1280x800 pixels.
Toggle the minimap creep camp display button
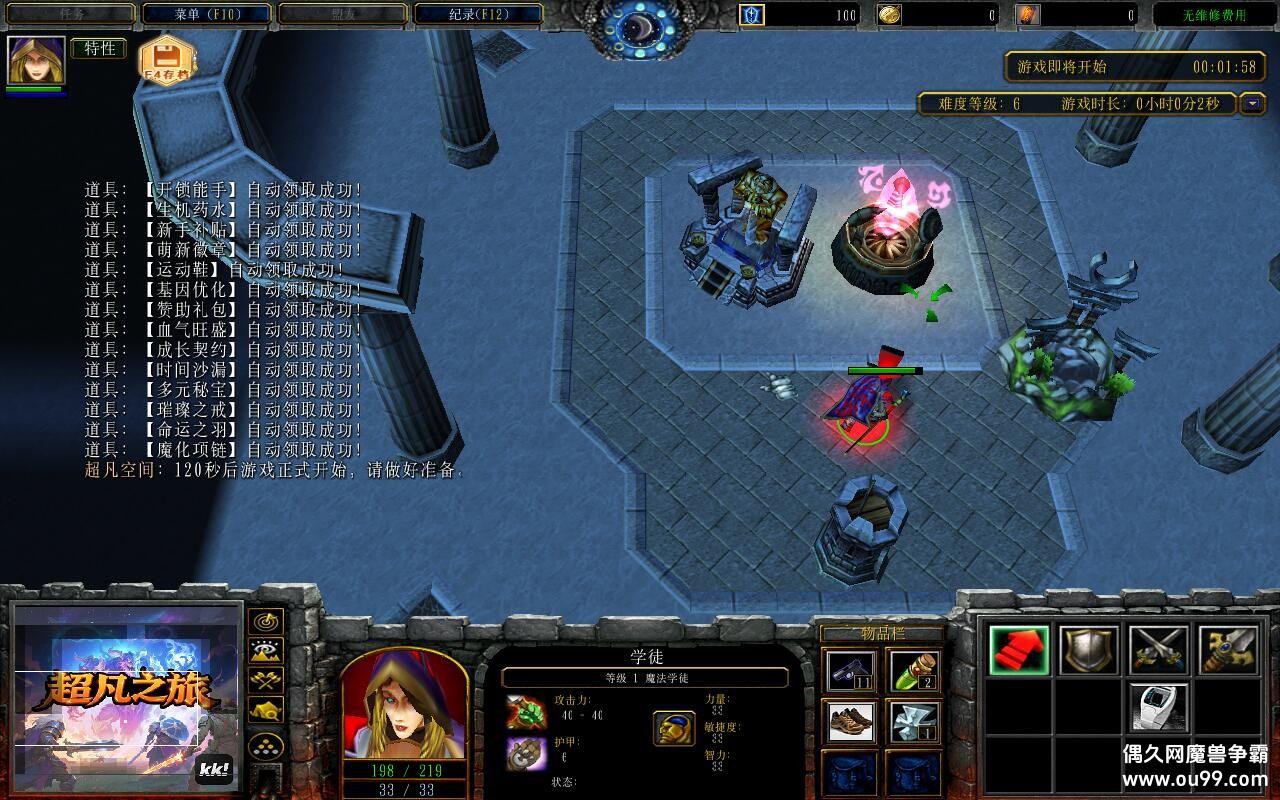(x=265, y=710)
